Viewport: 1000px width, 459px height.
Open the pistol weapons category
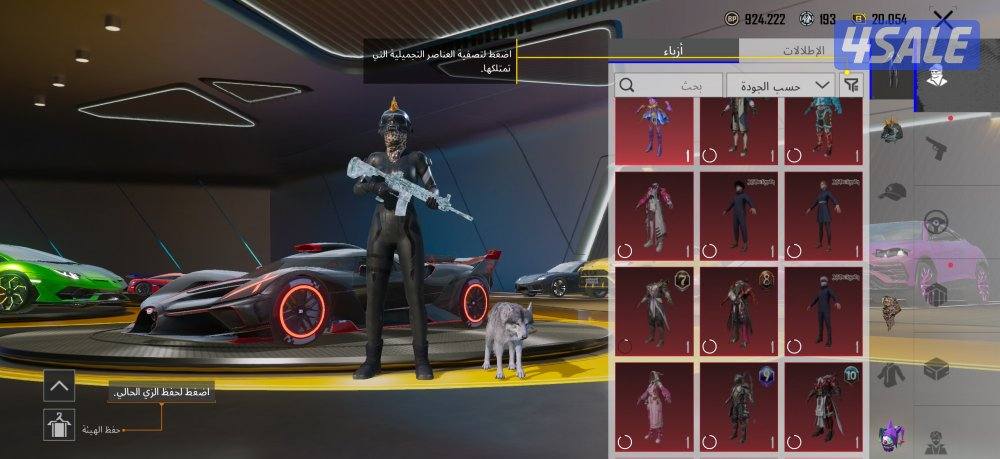[936, 146]
